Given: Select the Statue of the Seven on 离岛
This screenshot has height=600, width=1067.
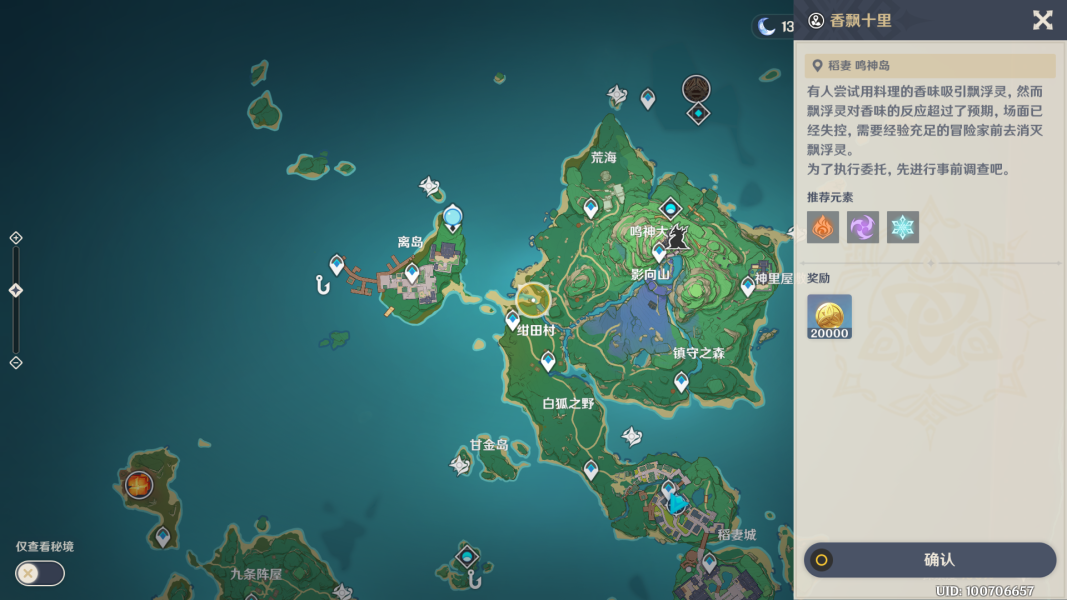Looking at the screenshot, I should pyautogui.click(x=453, y=217).
